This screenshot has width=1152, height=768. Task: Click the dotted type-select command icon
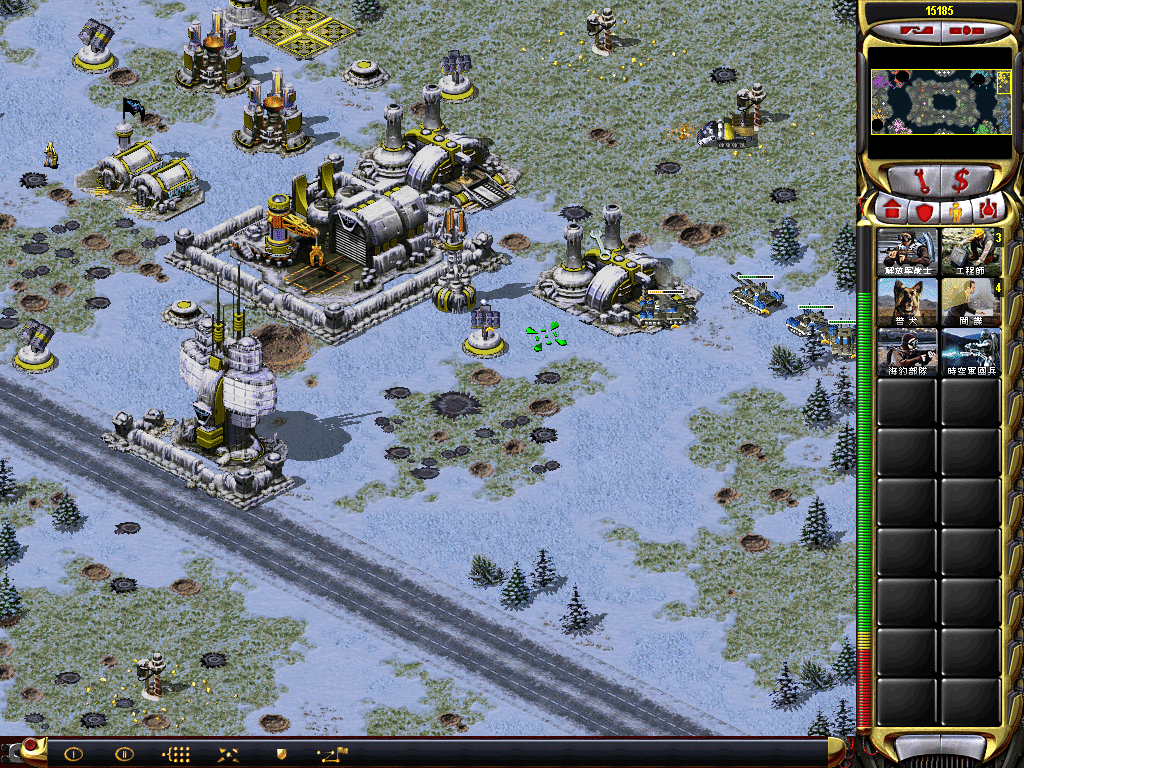coord(176,754)
